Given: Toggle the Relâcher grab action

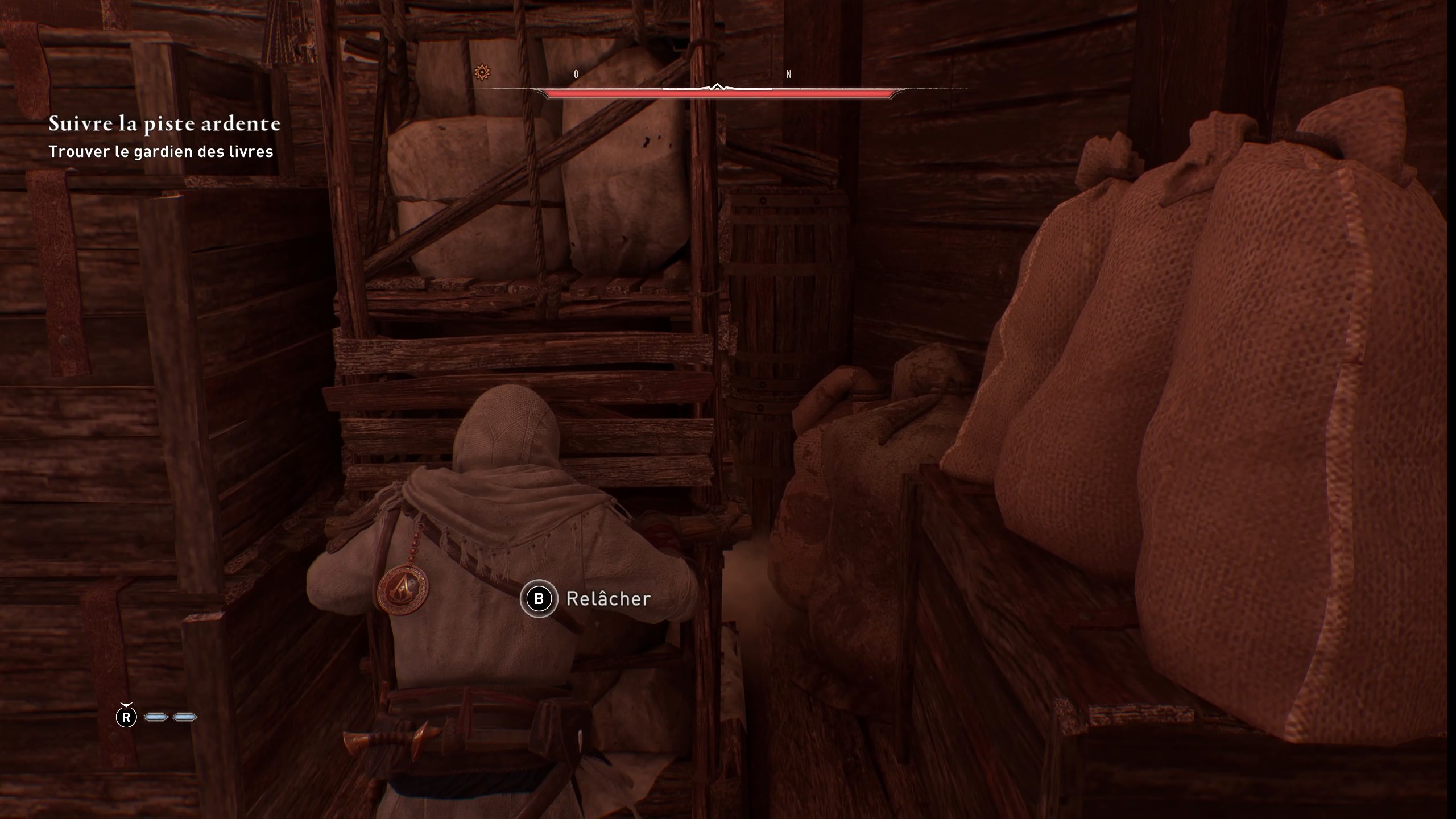Looking at the screenshot, I should click(607, 598).
